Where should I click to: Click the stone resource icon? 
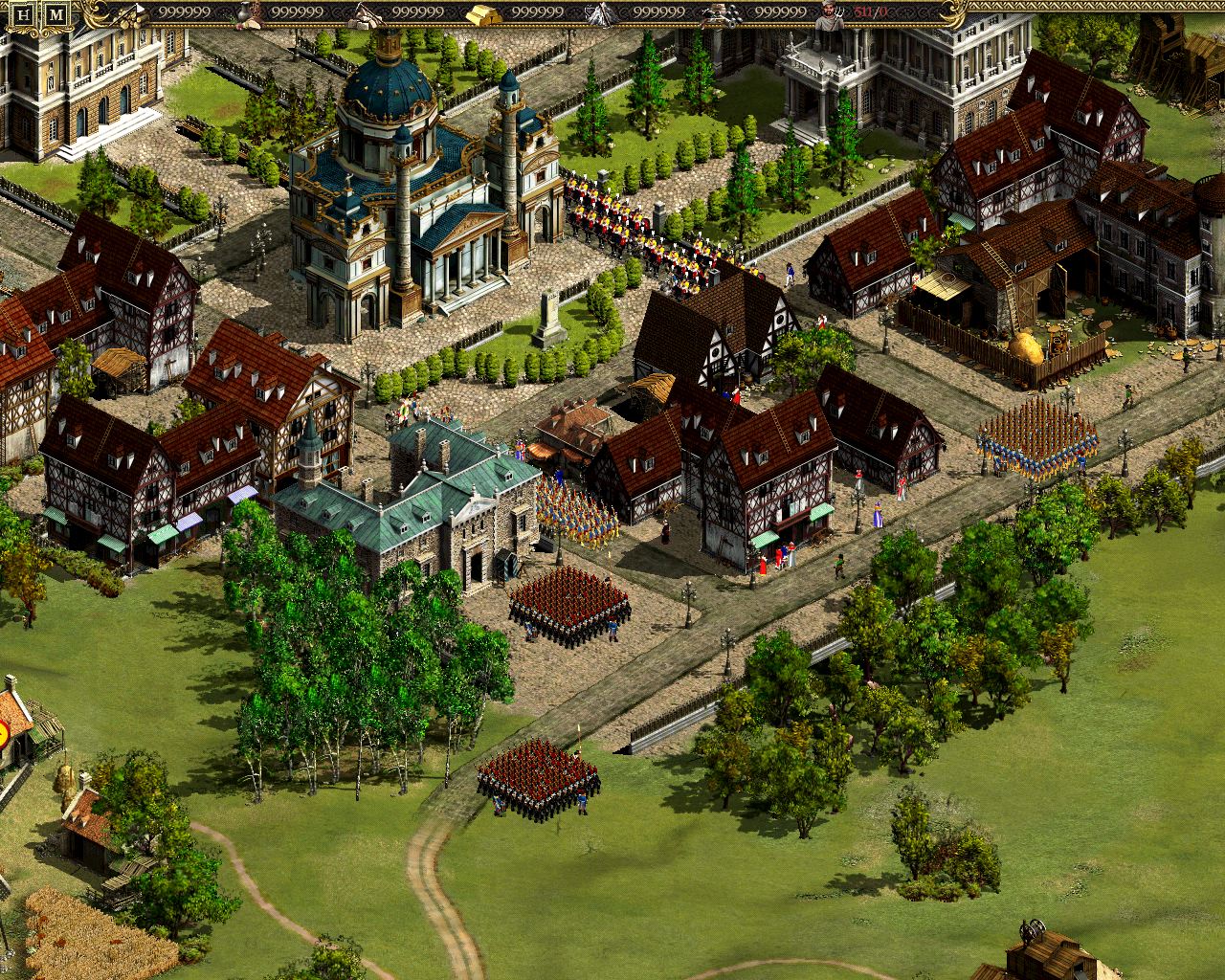click(x=365, y=12)
